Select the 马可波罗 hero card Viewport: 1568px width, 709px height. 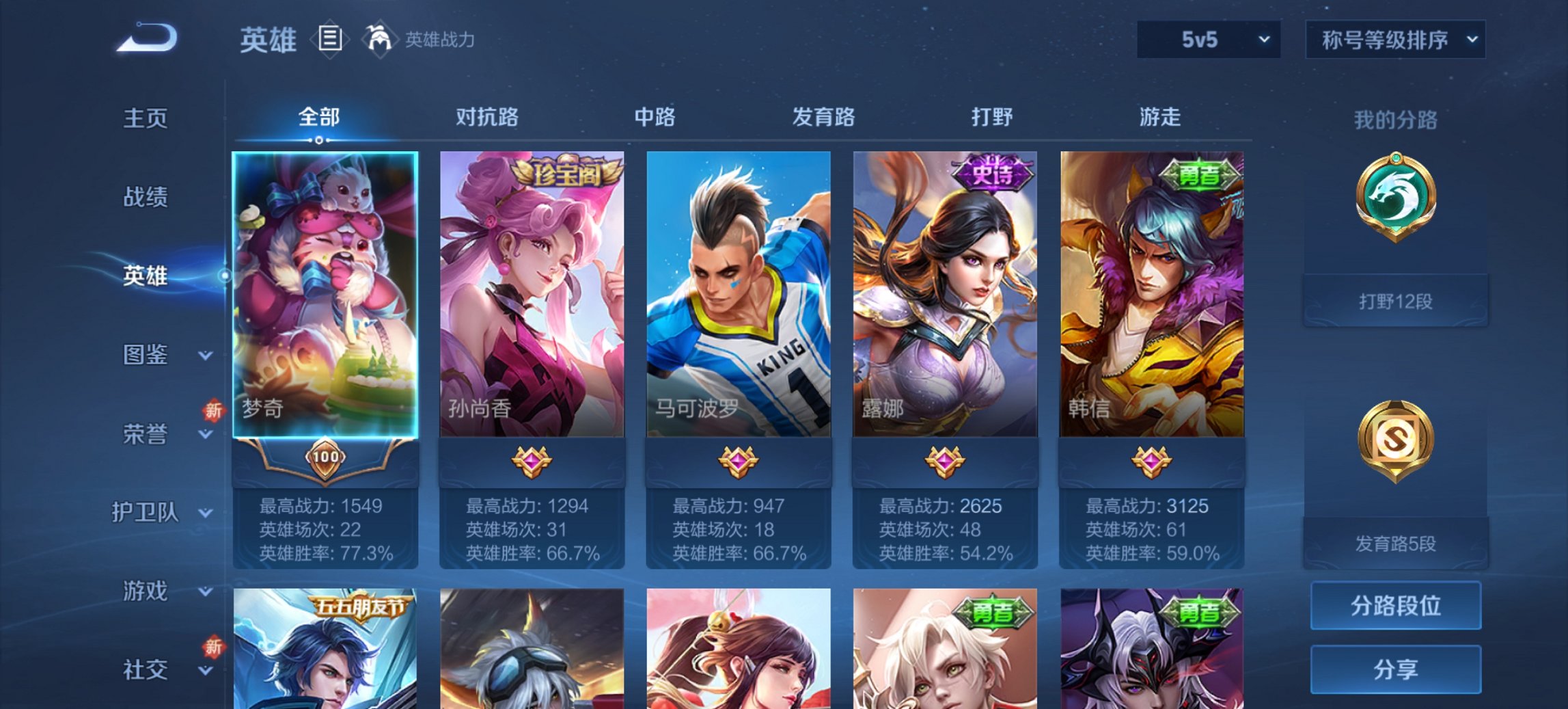(739, 294)
